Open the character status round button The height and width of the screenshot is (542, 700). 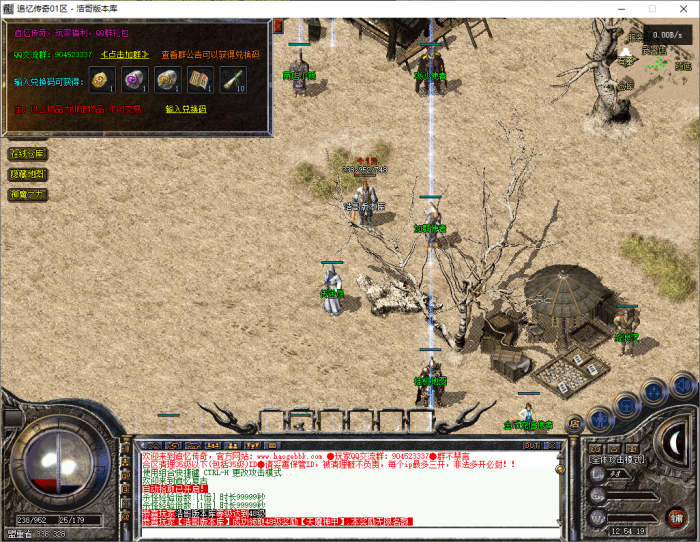pyautogui.click(x=600, y=417)
